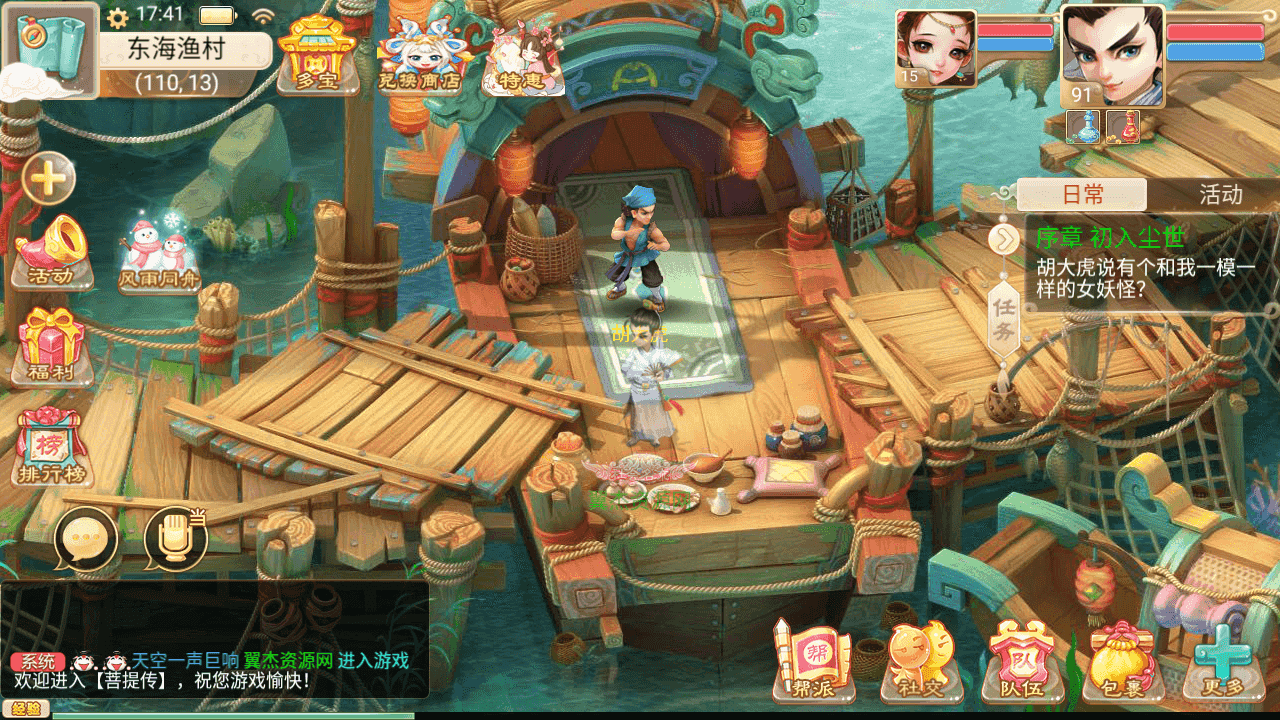Expand the golden plus button
This screenshot has height=720, width=1280.
pos(48,180)
